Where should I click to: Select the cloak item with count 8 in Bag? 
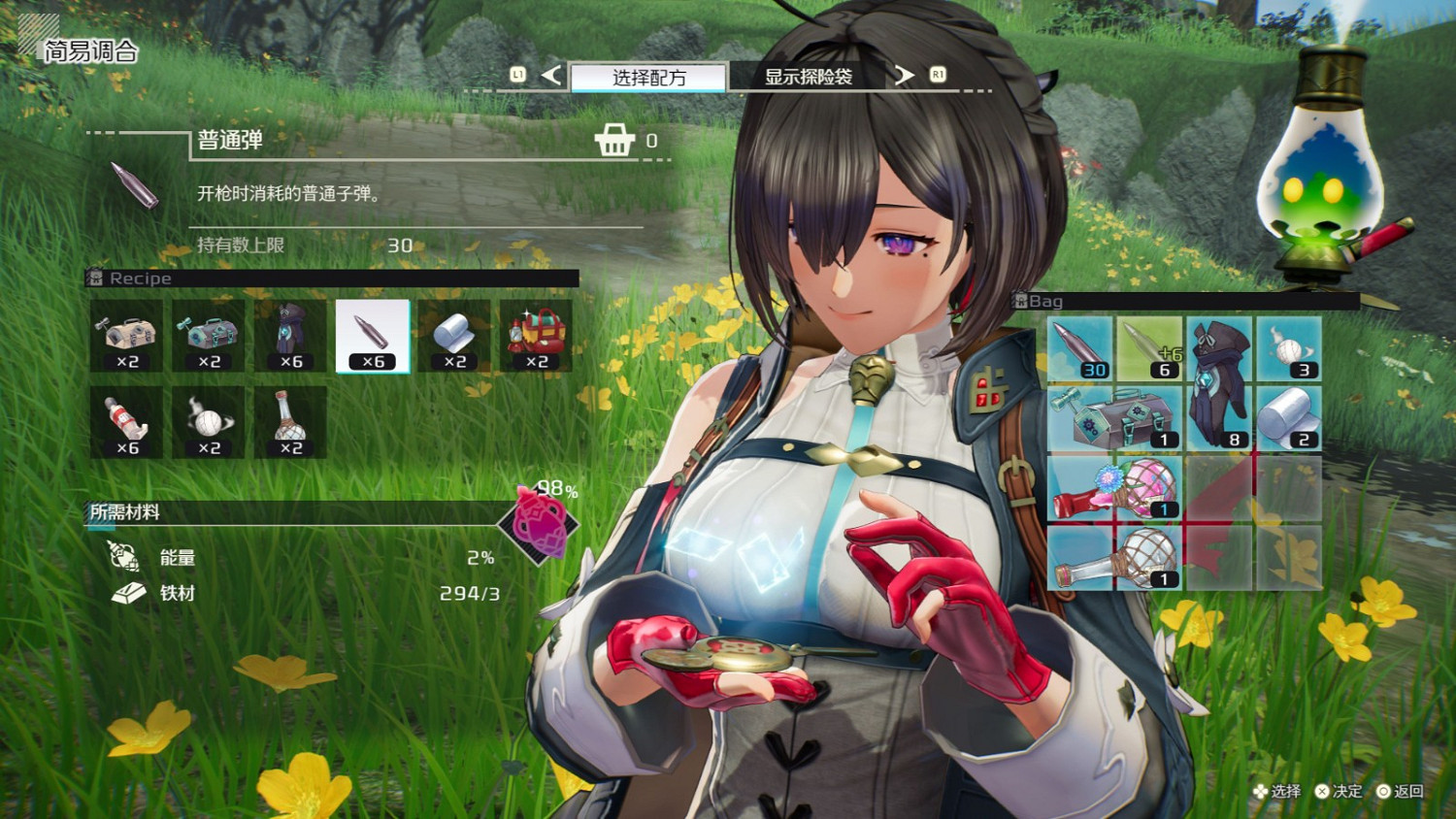pyautogui.click(x=1219, y=415)
